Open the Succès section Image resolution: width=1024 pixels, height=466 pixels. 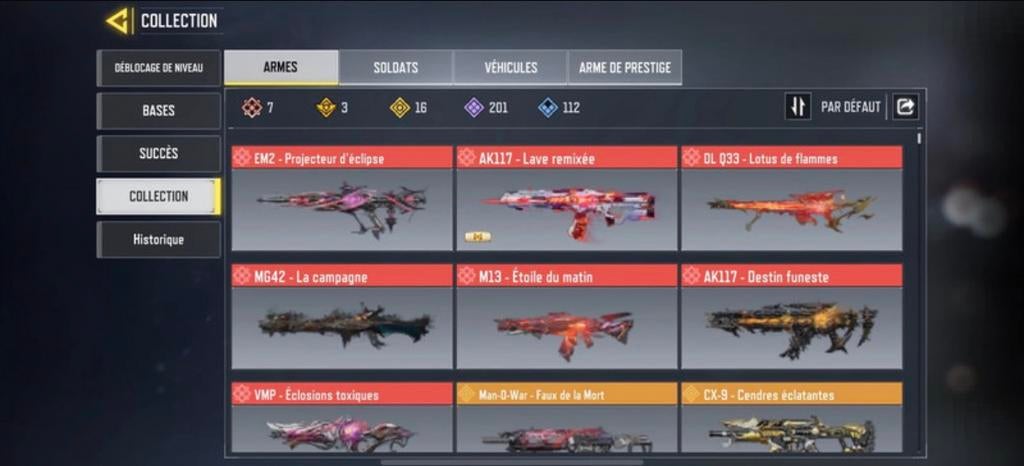(158, 153)
